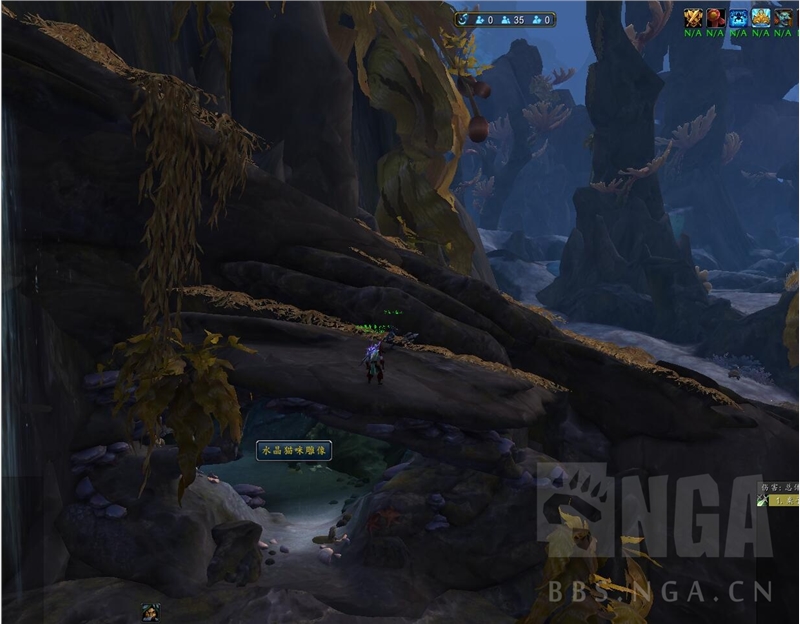Select the golden statue on blue icon
Viewport: 800px width, 624px height.
click(x=761, y=17)
